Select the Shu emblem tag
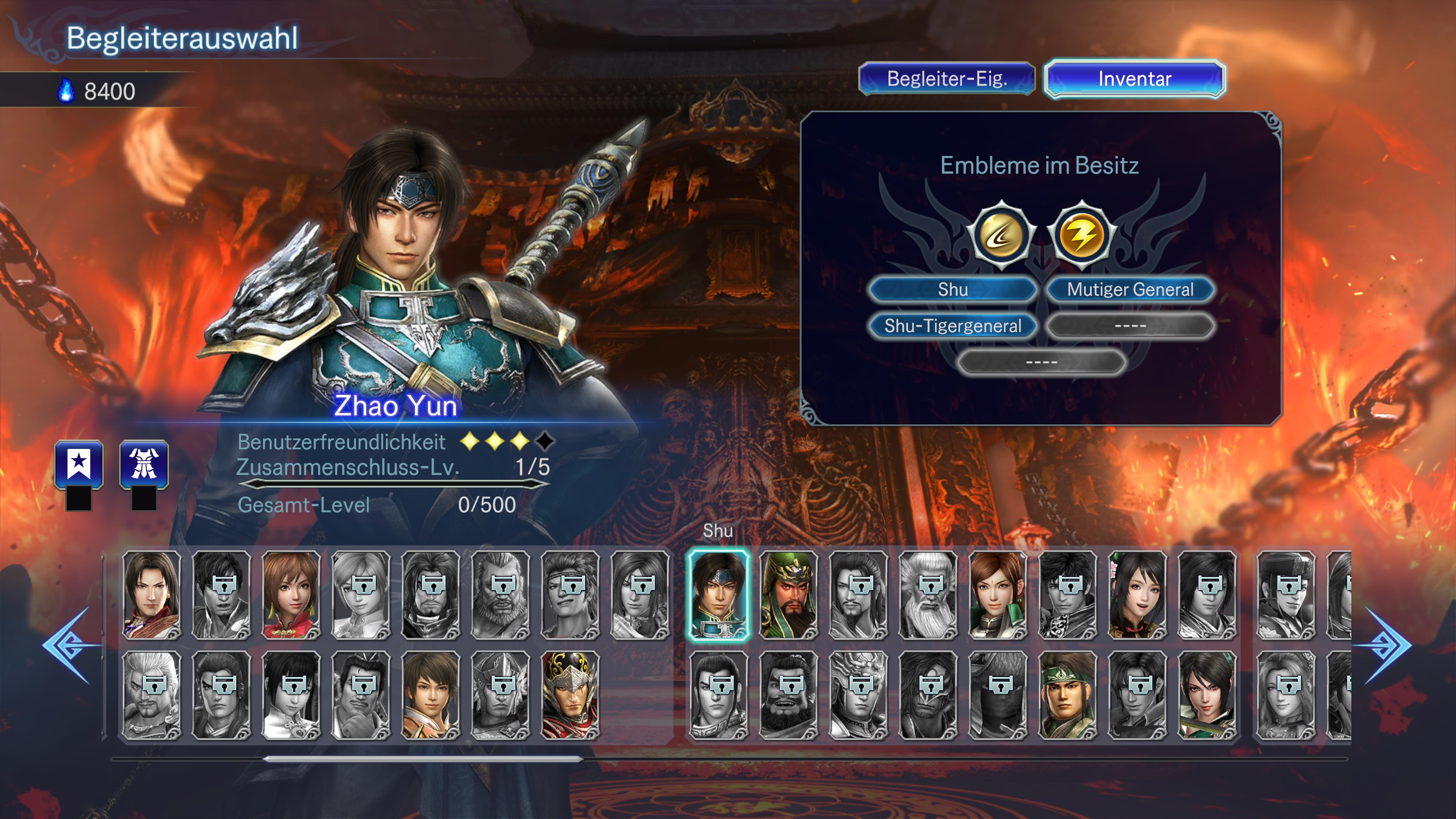The width and height of the screenshot is (1456, 819). [953, 289]
